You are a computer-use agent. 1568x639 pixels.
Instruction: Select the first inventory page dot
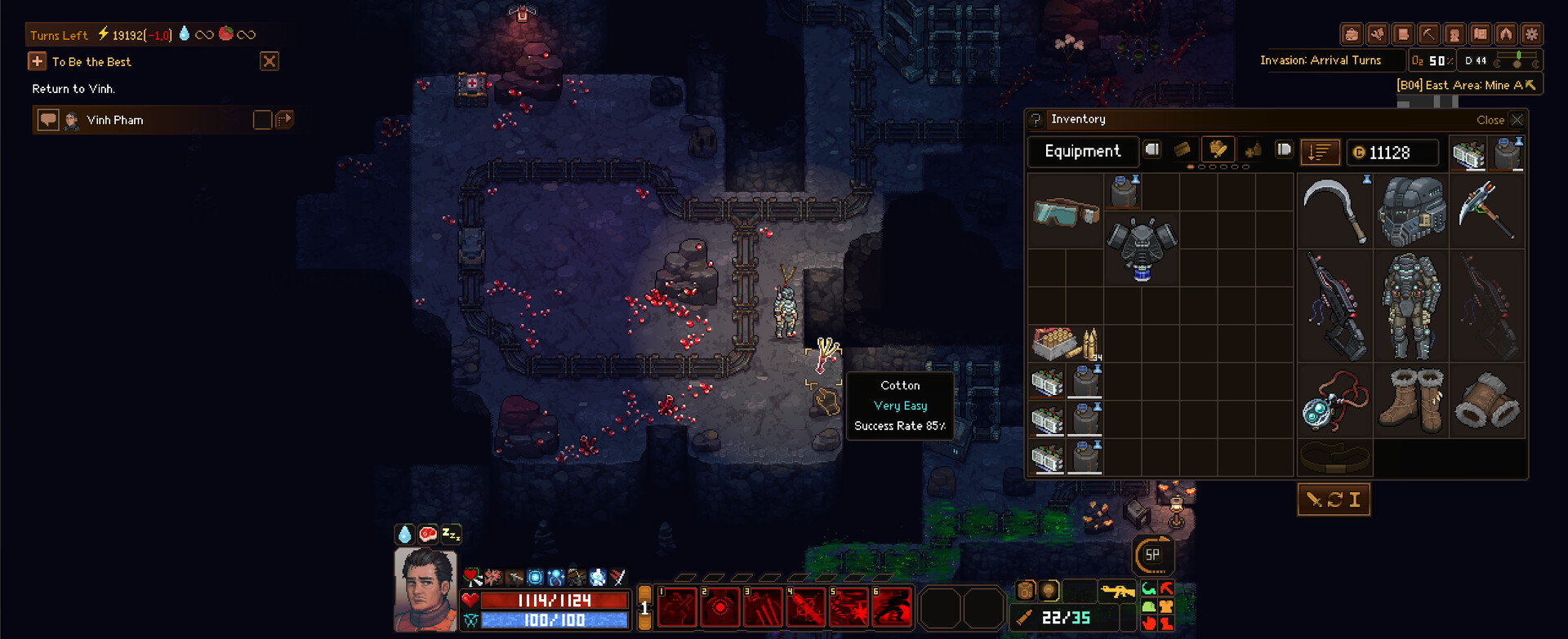(1191, 167)
